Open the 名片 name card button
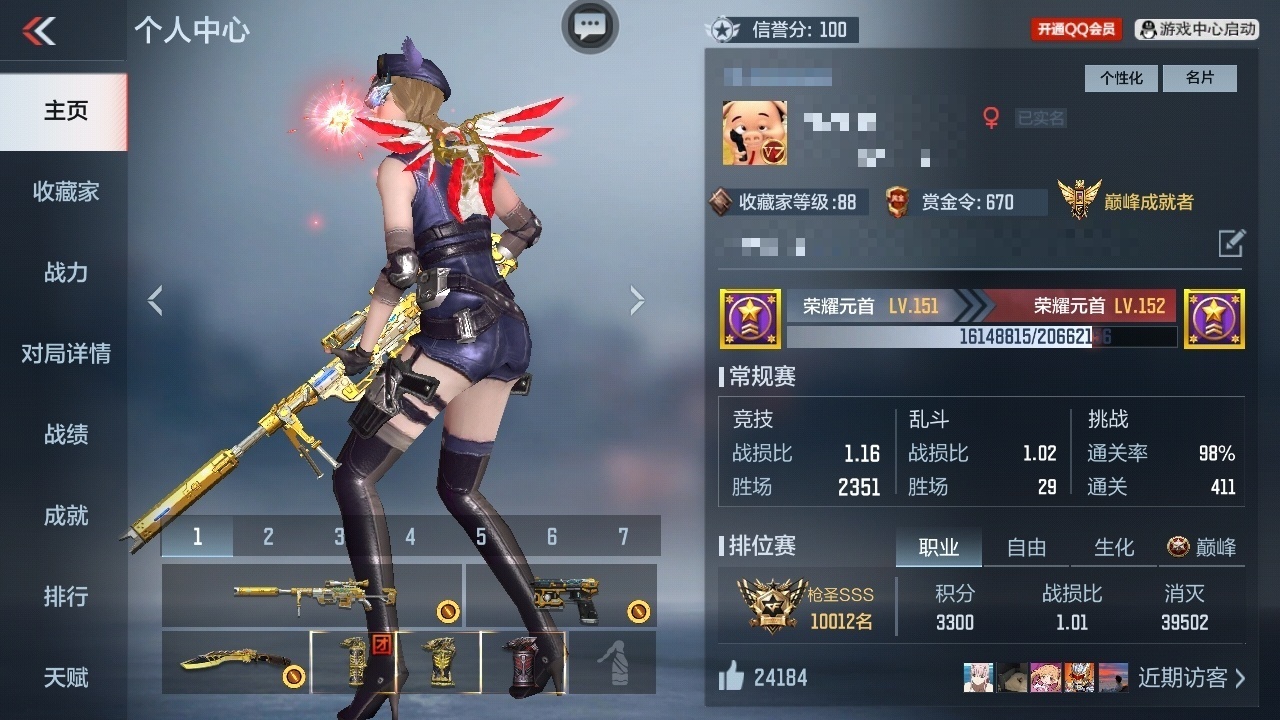This screenshot has width=1280, height=720. 1199,78
